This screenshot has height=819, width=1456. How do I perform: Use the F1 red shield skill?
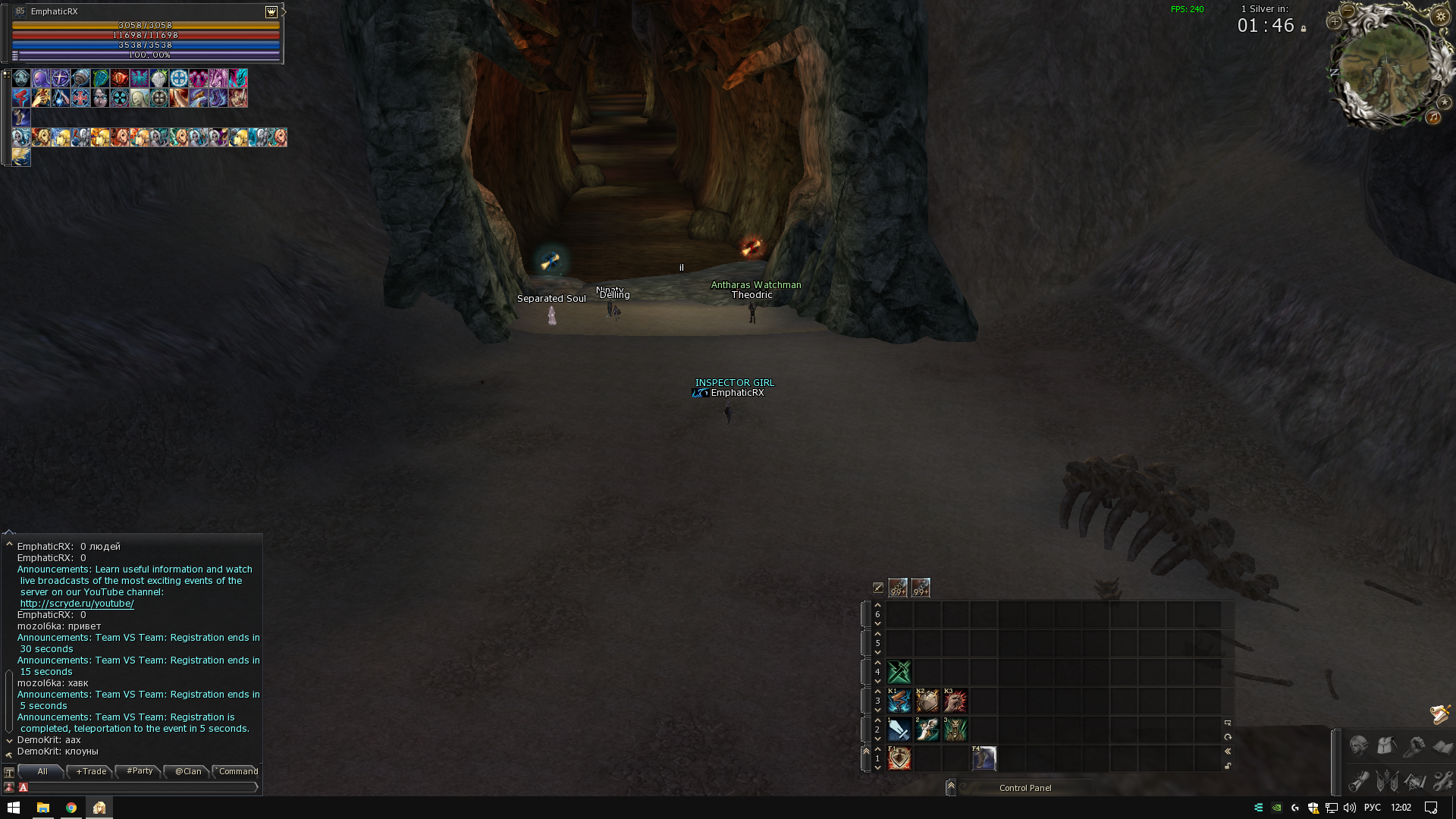click(899, 758)
